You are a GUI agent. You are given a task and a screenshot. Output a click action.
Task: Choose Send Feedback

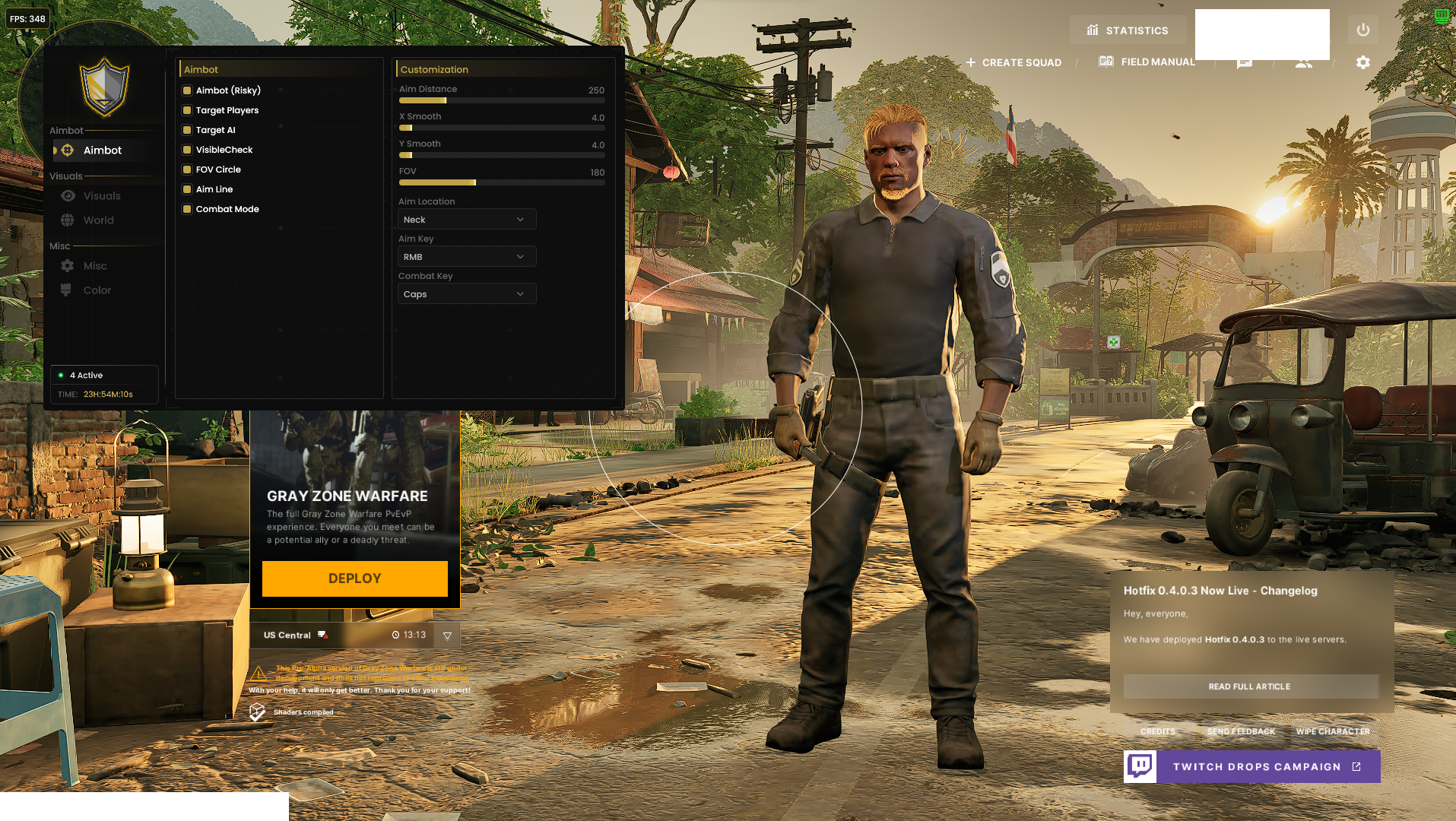point(1241,731)
